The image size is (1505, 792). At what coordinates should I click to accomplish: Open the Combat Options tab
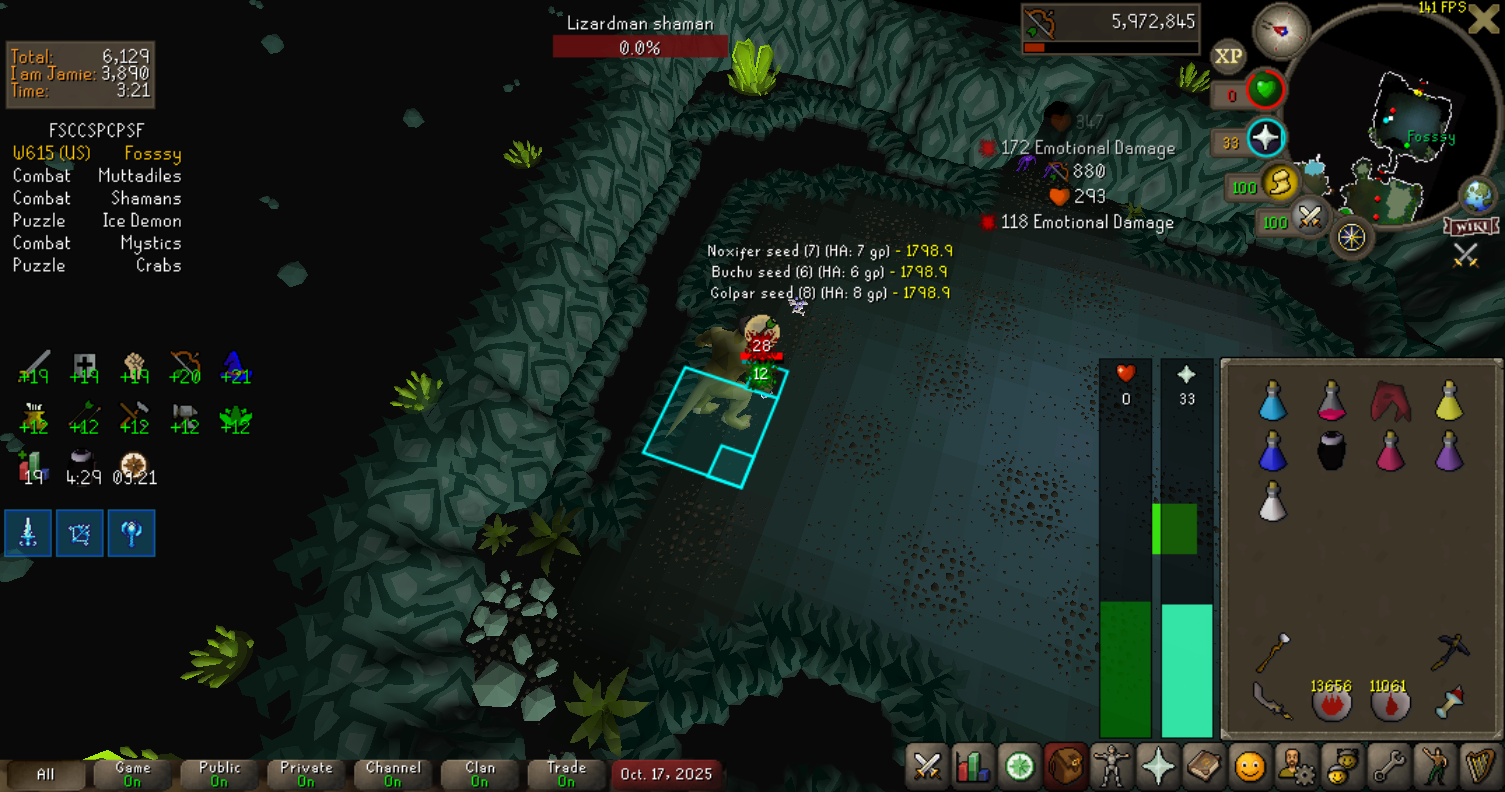tap(927, 767)
